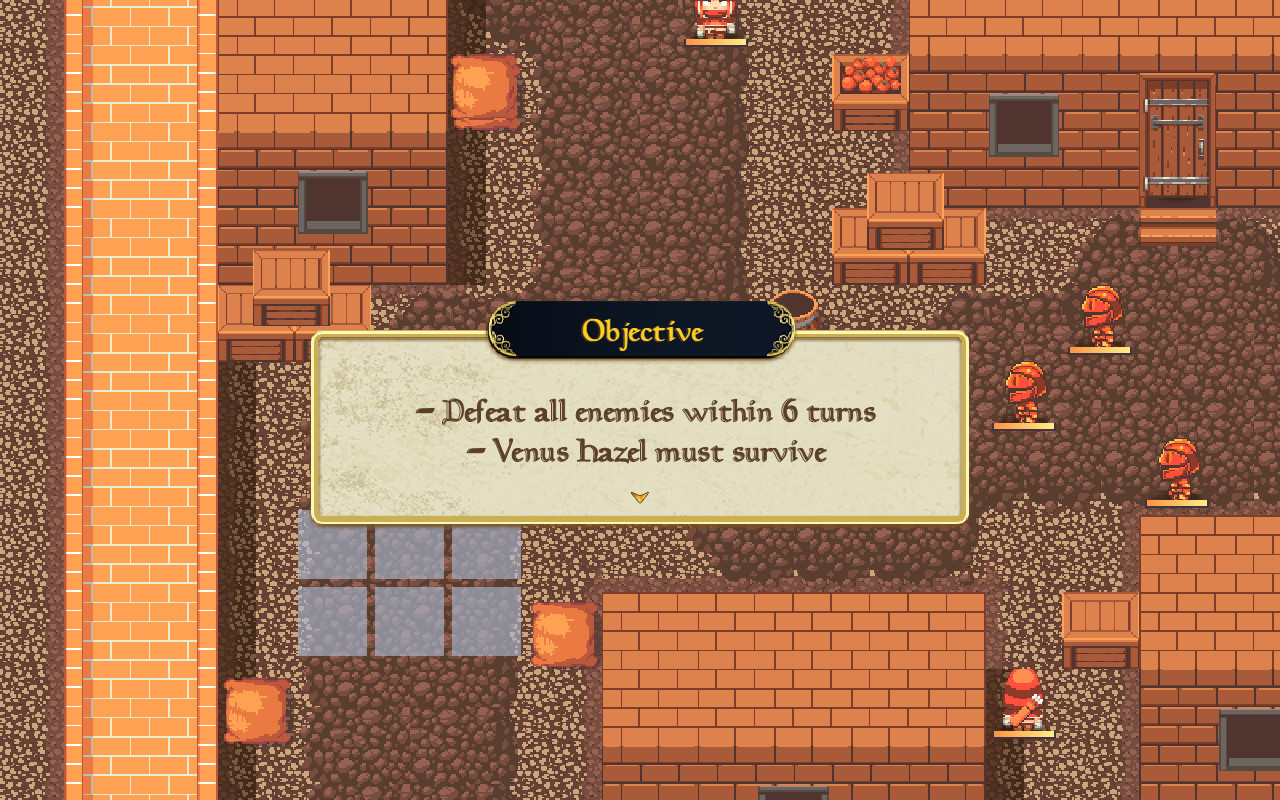Select the objective line about defeating all enemies
Viewport: 1280px width, 800px height.
click(x=650, y=411)
